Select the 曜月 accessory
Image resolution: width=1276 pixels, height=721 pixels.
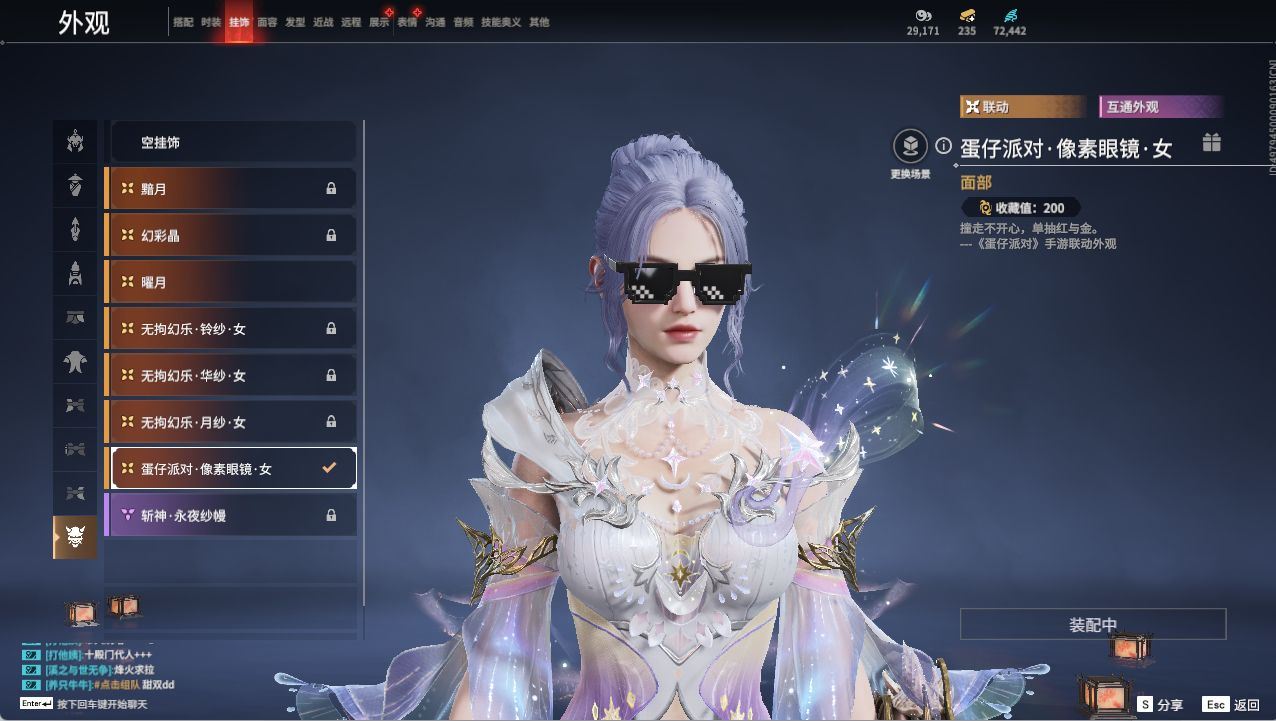point(231,282)
